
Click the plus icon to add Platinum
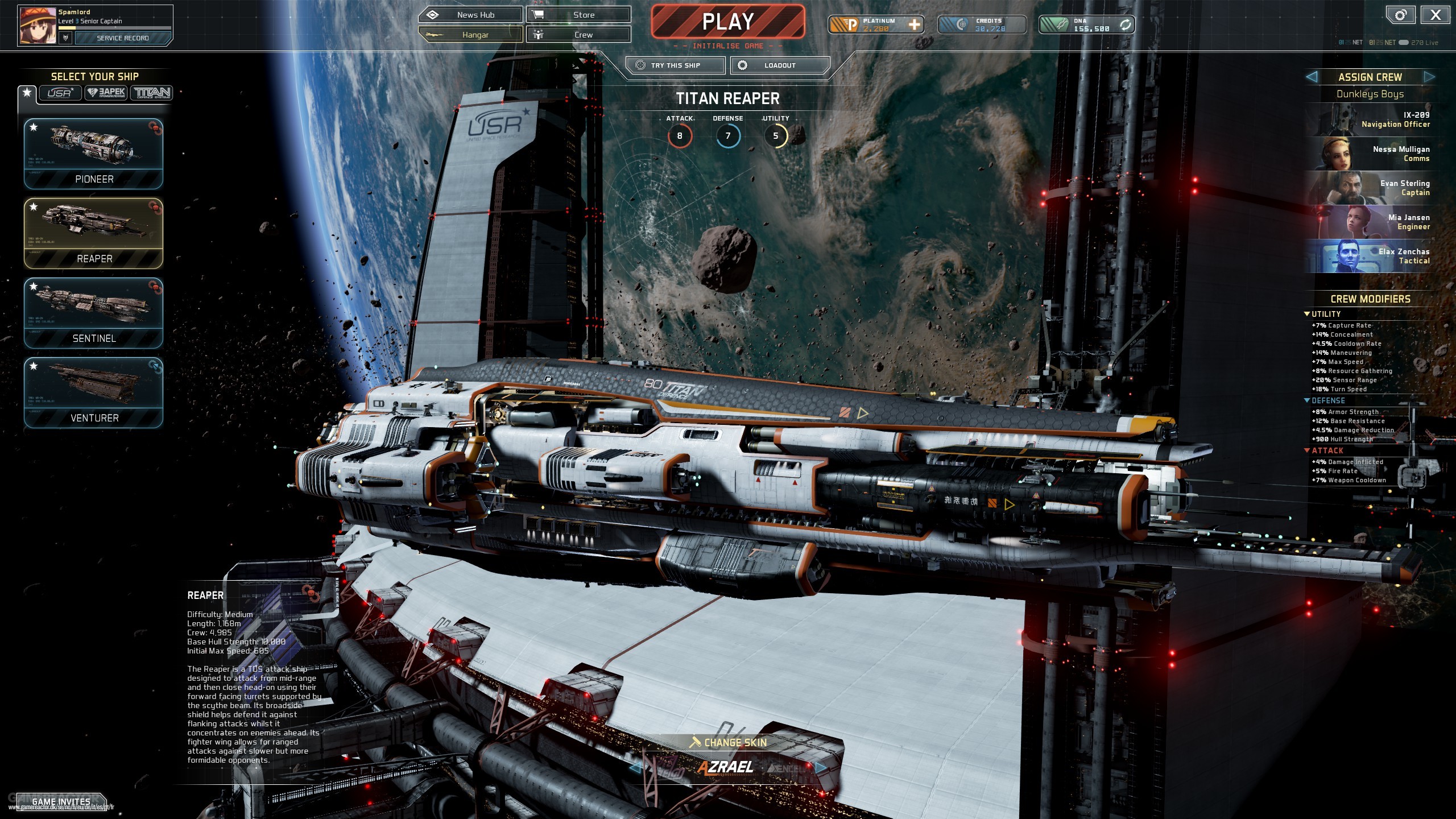915,24
